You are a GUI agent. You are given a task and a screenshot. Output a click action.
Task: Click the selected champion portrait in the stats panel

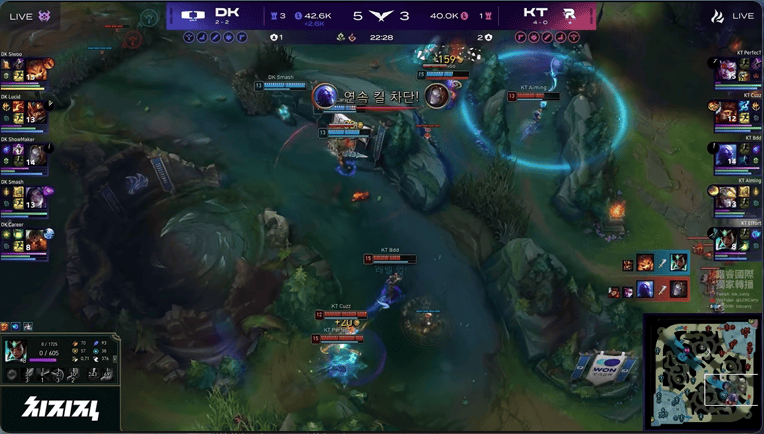click(x=16, y=348)
